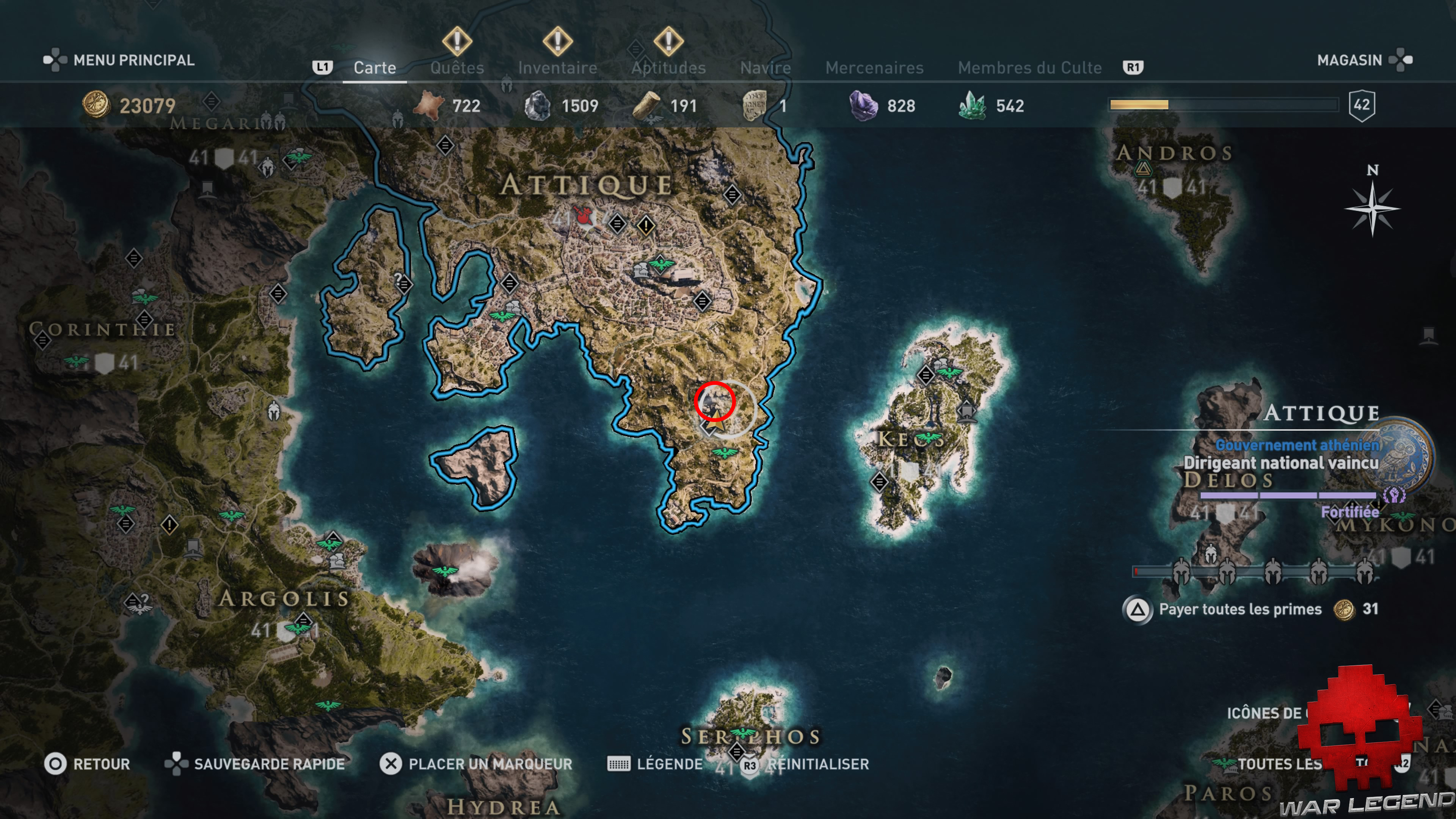Switch to the Quêtes tab
Image resolution: width=1456 pixels, height=819 pixels.
pyautogui.click(x=457, y=67)
